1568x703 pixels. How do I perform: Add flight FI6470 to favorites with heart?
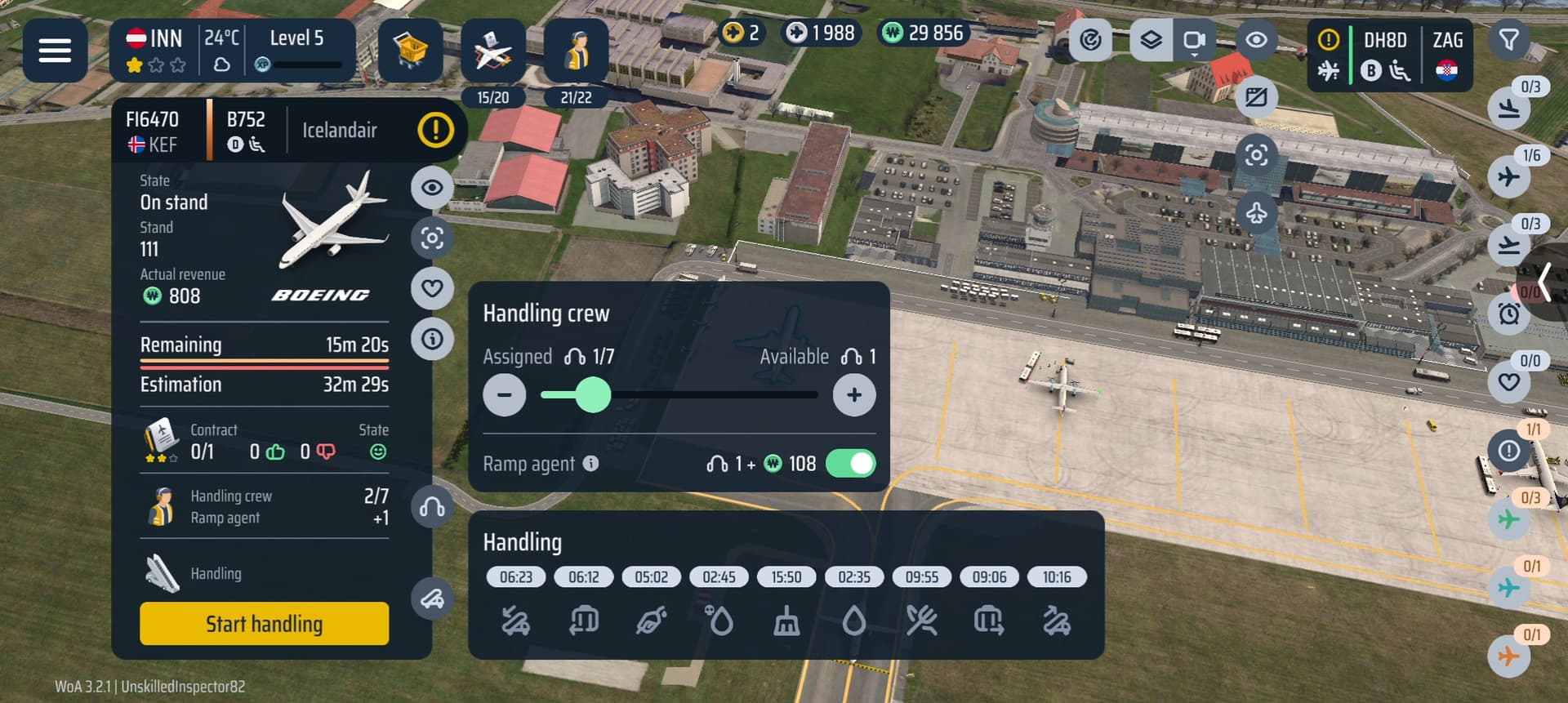432,287
